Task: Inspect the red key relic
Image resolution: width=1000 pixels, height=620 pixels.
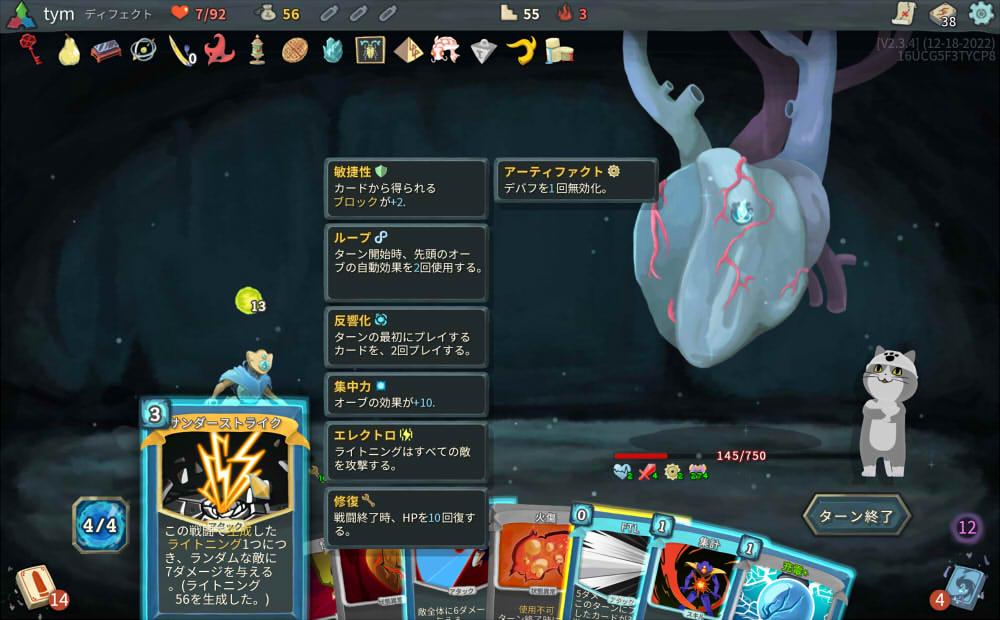Action: pyautogui.click(x=31, y=50)
